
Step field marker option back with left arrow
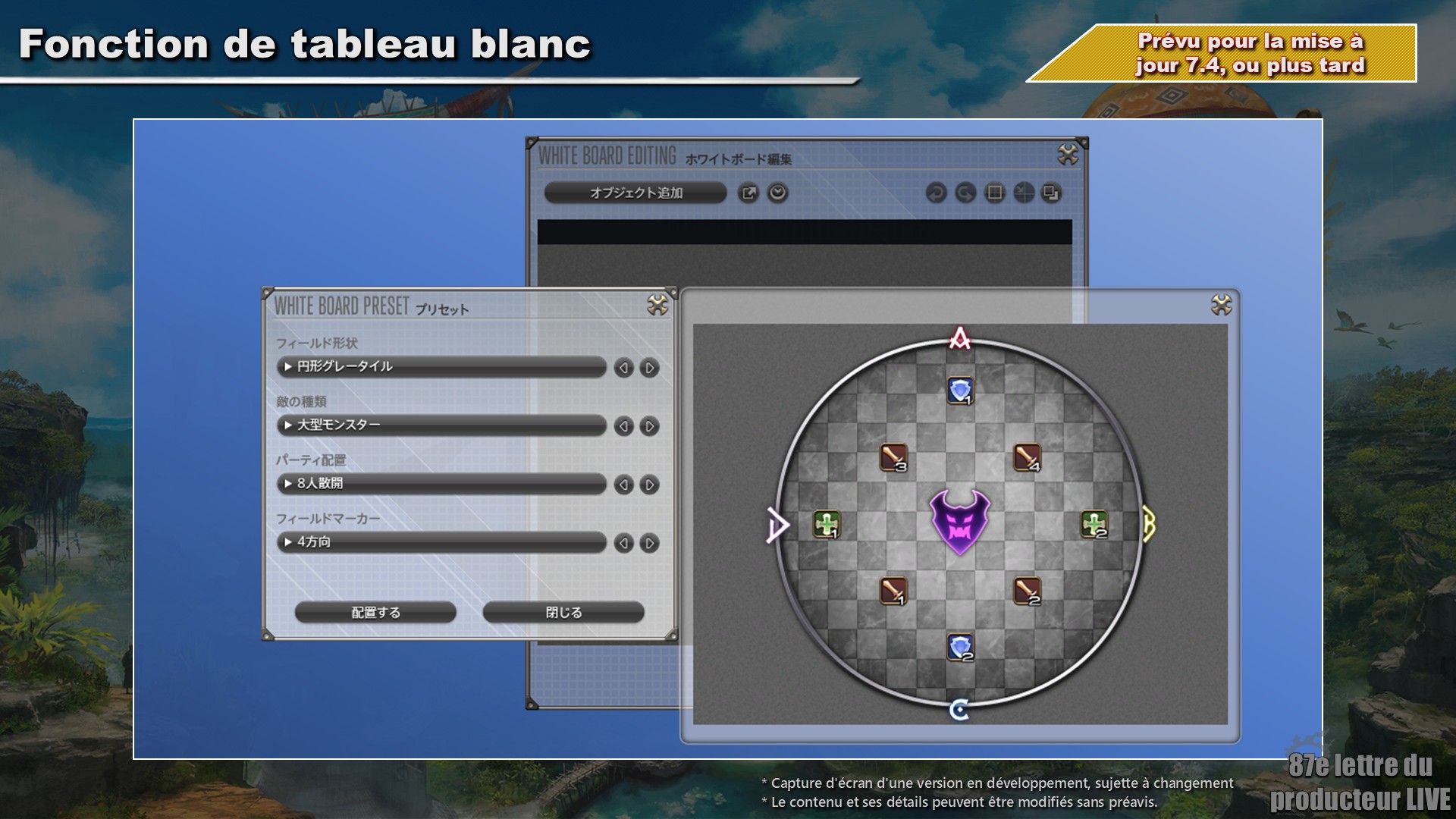point(623,543)
